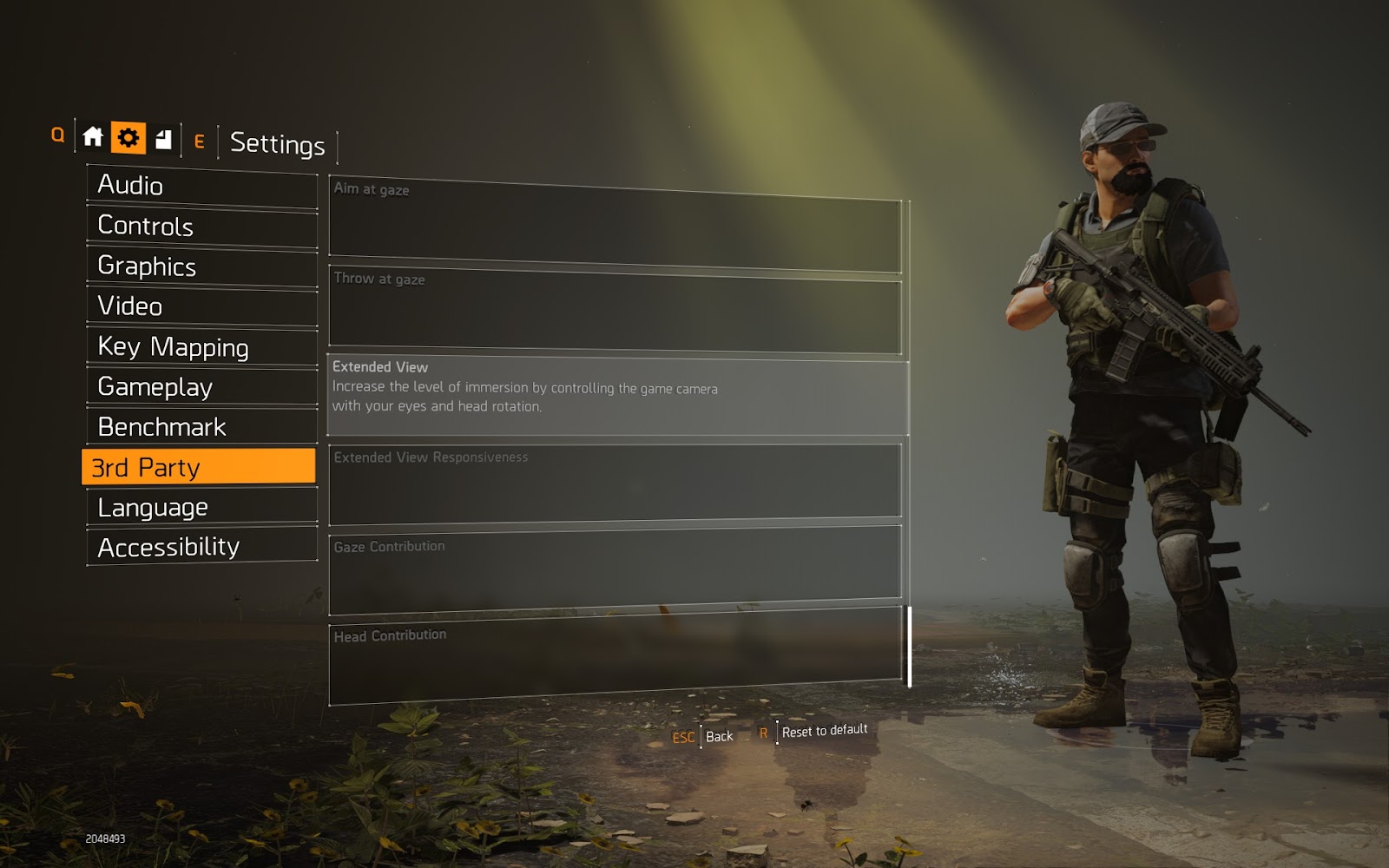
Task: Choose the Head Contribution setting
Action: pyautogui.click(x=615, y=658)
